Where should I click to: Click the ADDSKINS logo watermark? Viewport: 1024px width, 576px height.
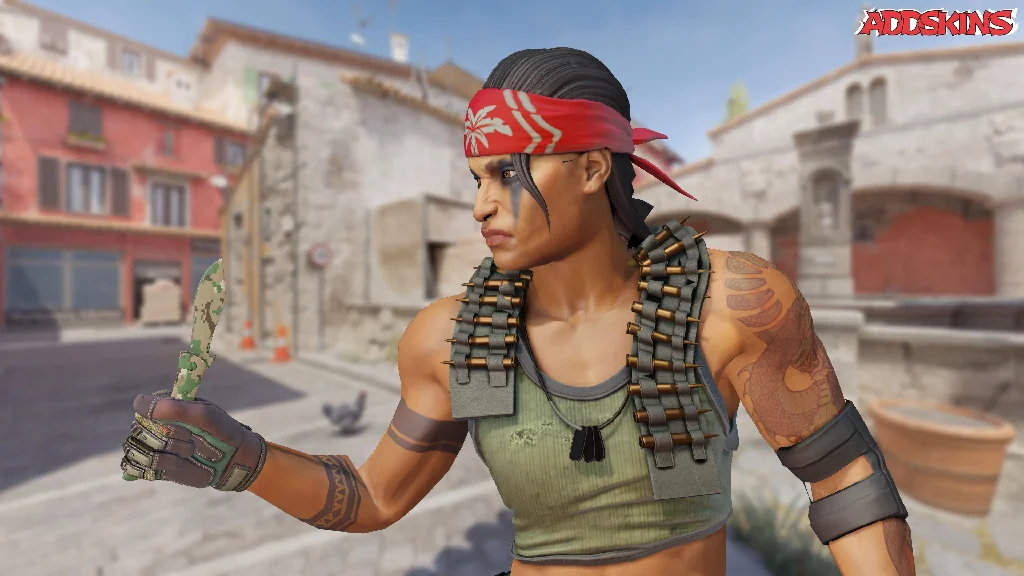click(936, 22)
